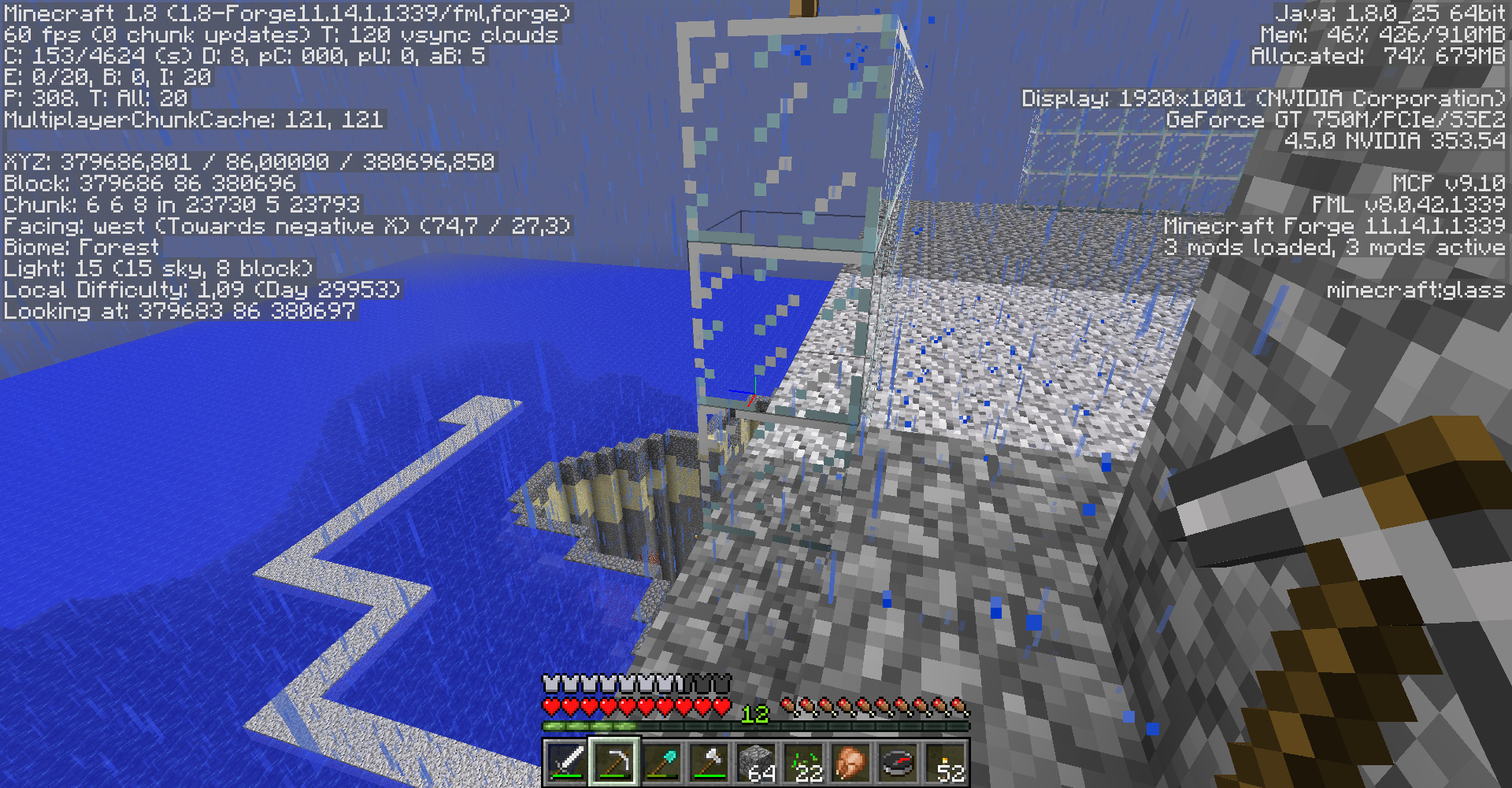Viewport: 1512px width, 788px height.
Task: Switch to the diamond shovel slot
Action: (662, 762)
